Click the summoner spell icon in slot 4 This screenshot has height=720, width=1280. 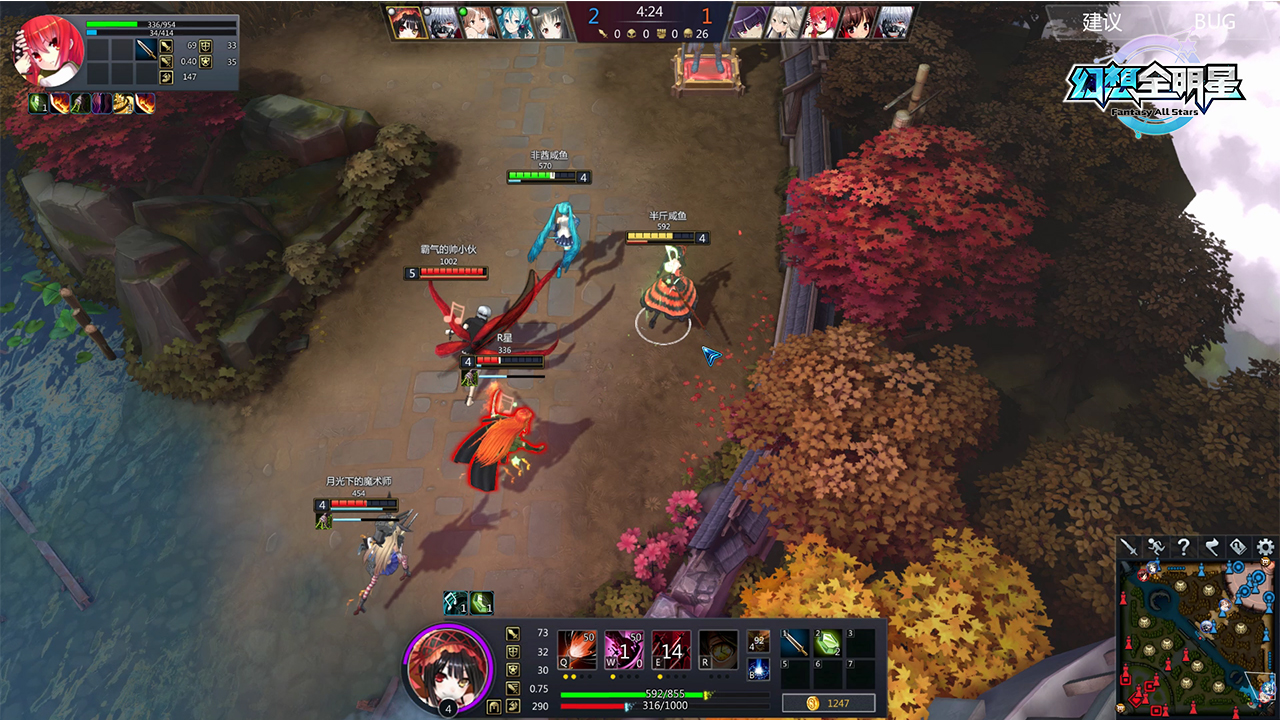758,641
